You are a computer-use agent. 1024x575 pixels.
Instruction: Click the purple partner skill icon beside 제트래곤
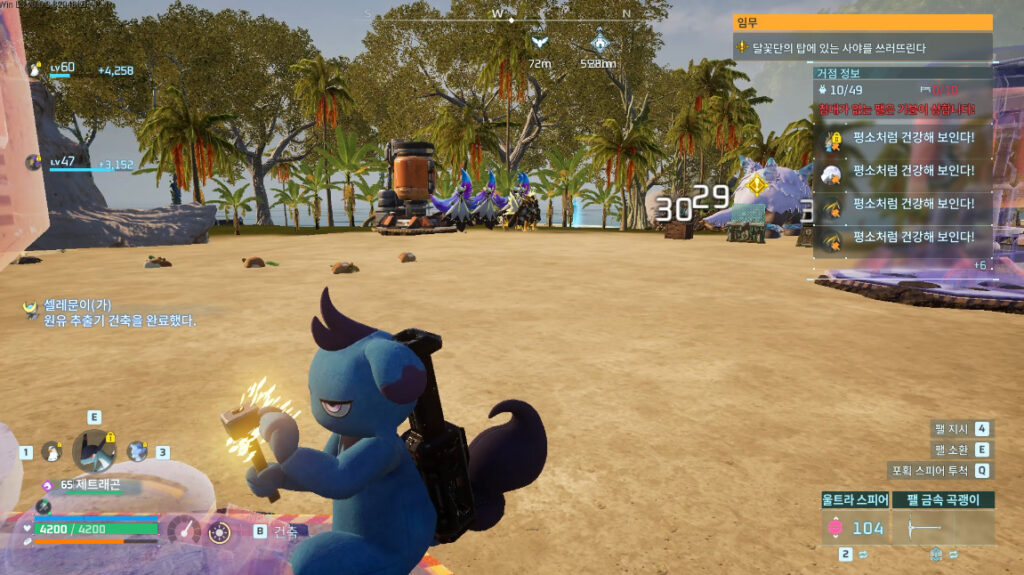[x=49, y=483]
